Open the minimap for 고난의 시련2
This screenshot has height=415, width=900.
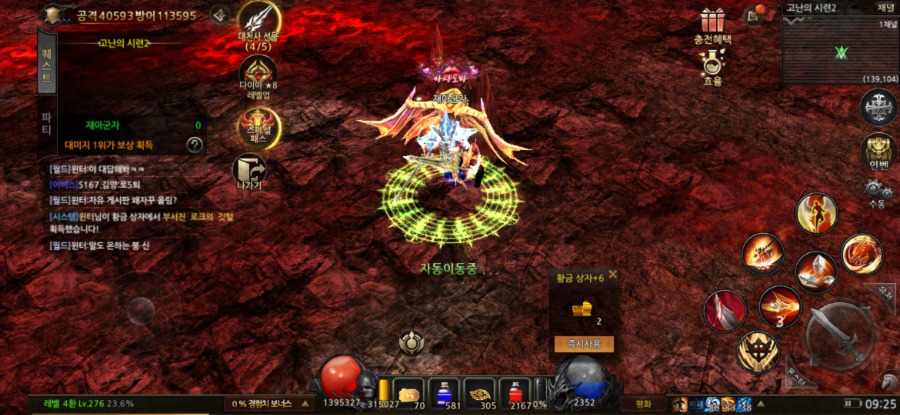[x=841, y=50]
